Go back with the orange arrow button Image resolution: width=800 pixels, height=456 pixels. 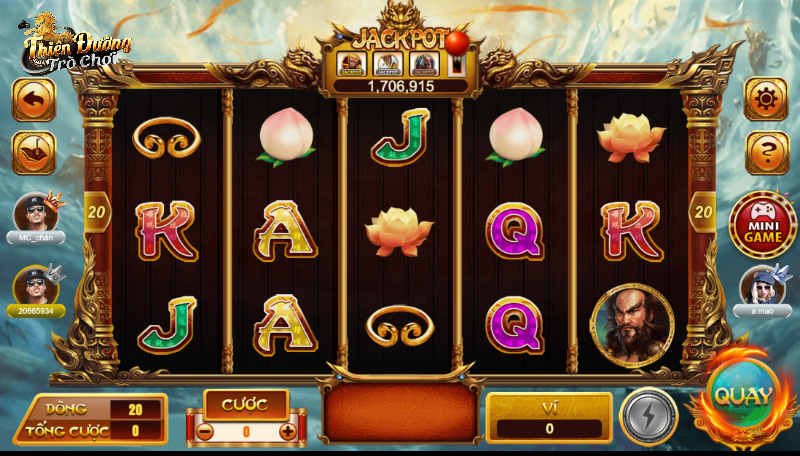(x=33, y=99)
